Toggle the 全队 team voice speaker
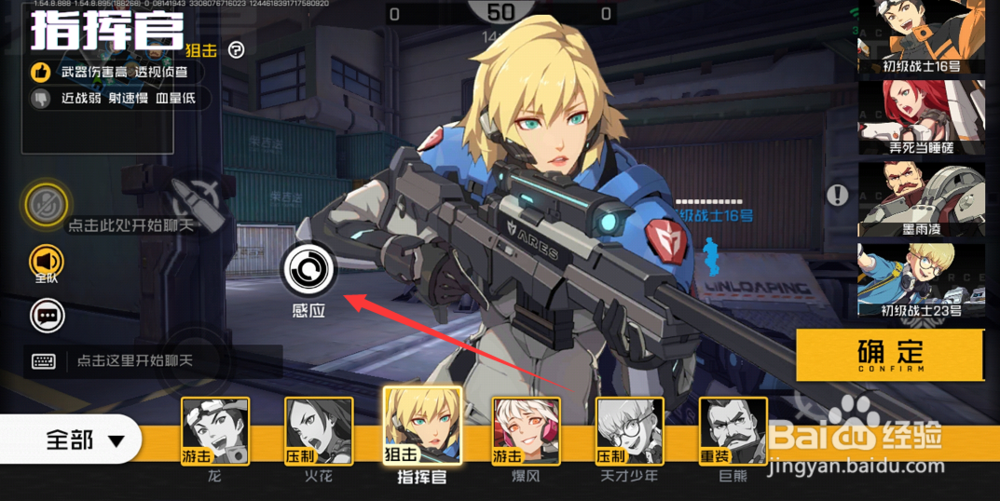Screen dimensions: 1000x501 pyautogui.click(x=46, y=260)
